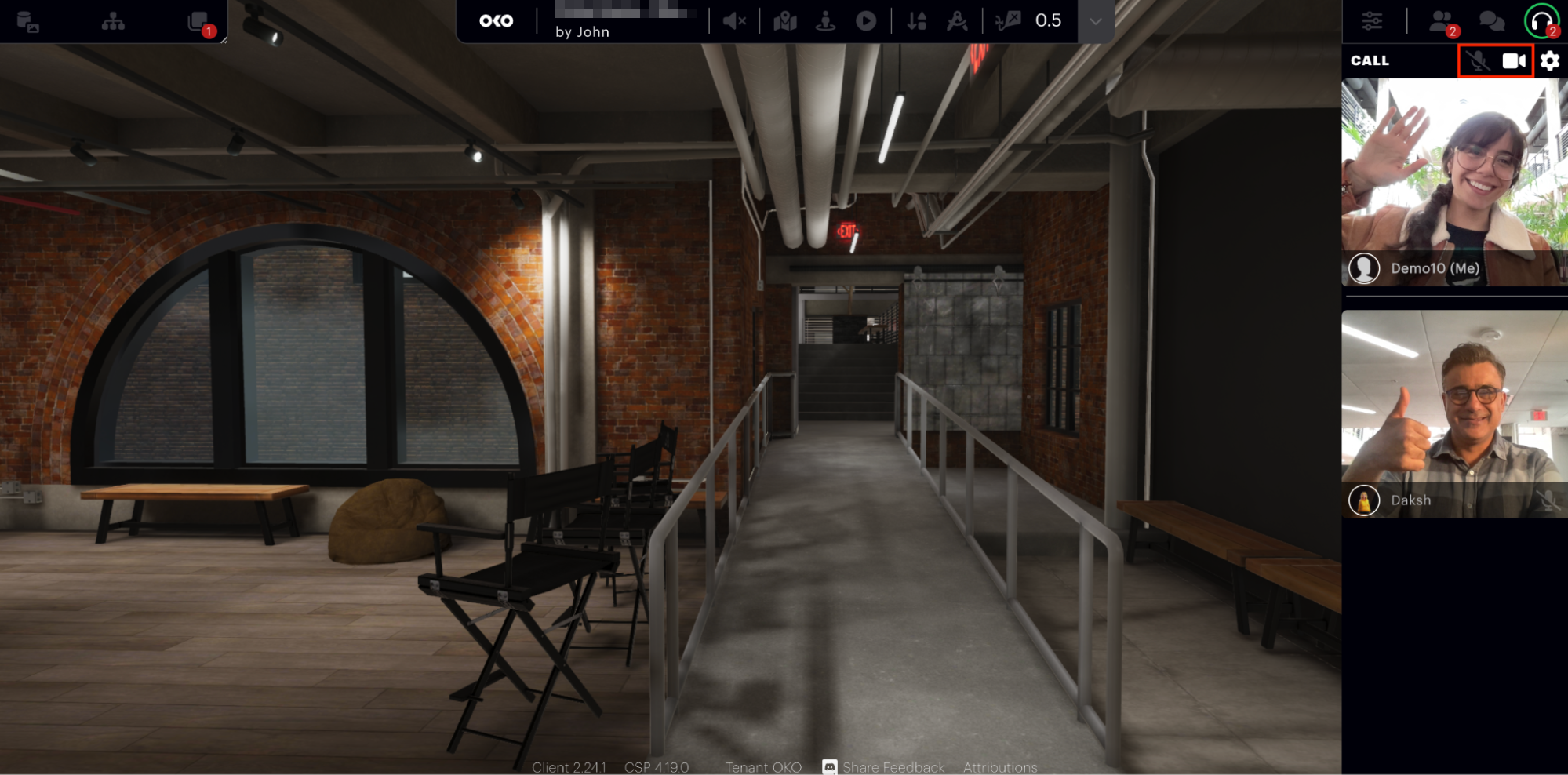The image size is (1568, 775).
Task: Open call settings gear
Action: coord(1550,60)
